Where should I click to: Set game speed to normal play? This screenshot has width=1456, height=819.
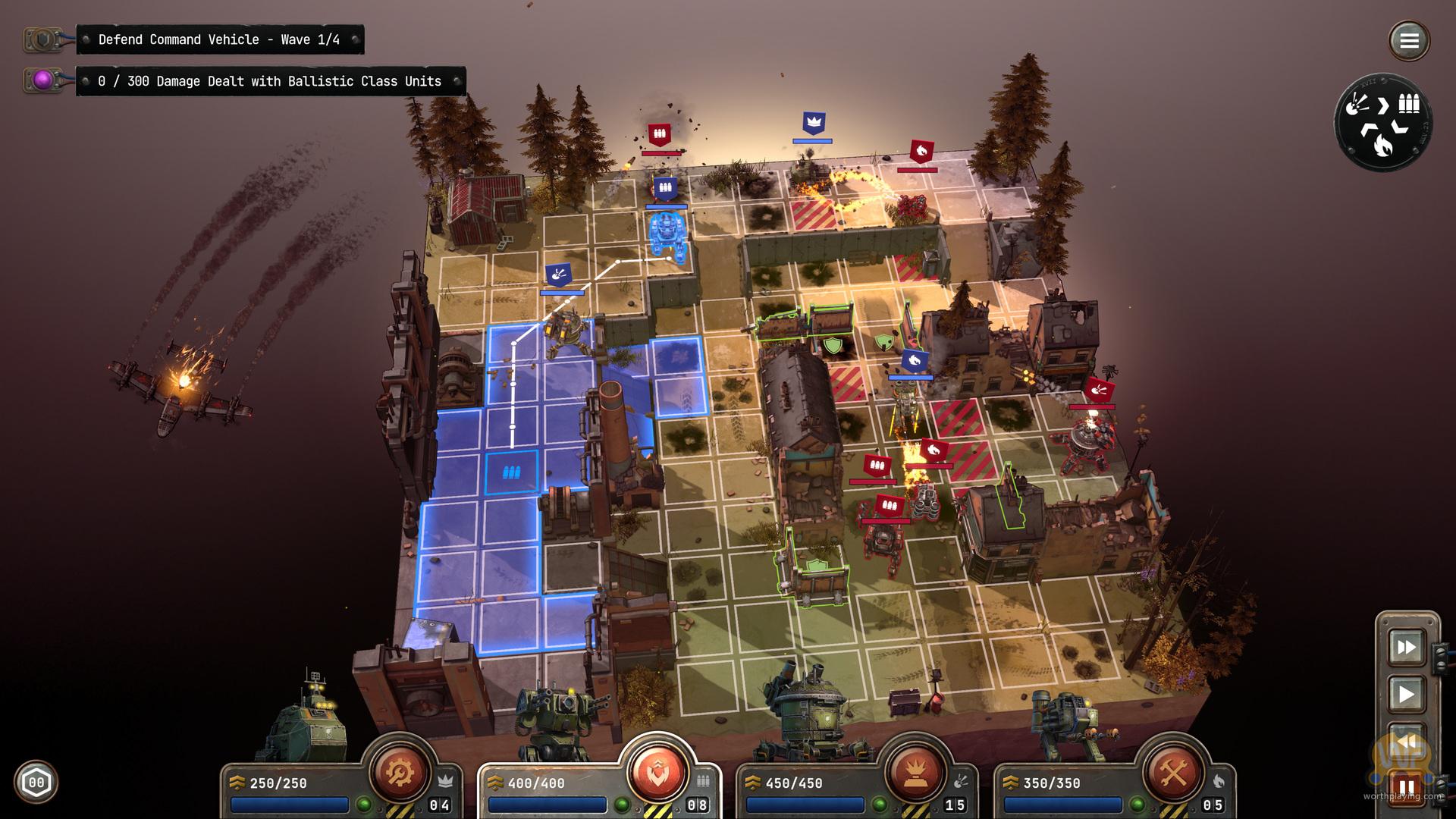(x=1406, y=694)
